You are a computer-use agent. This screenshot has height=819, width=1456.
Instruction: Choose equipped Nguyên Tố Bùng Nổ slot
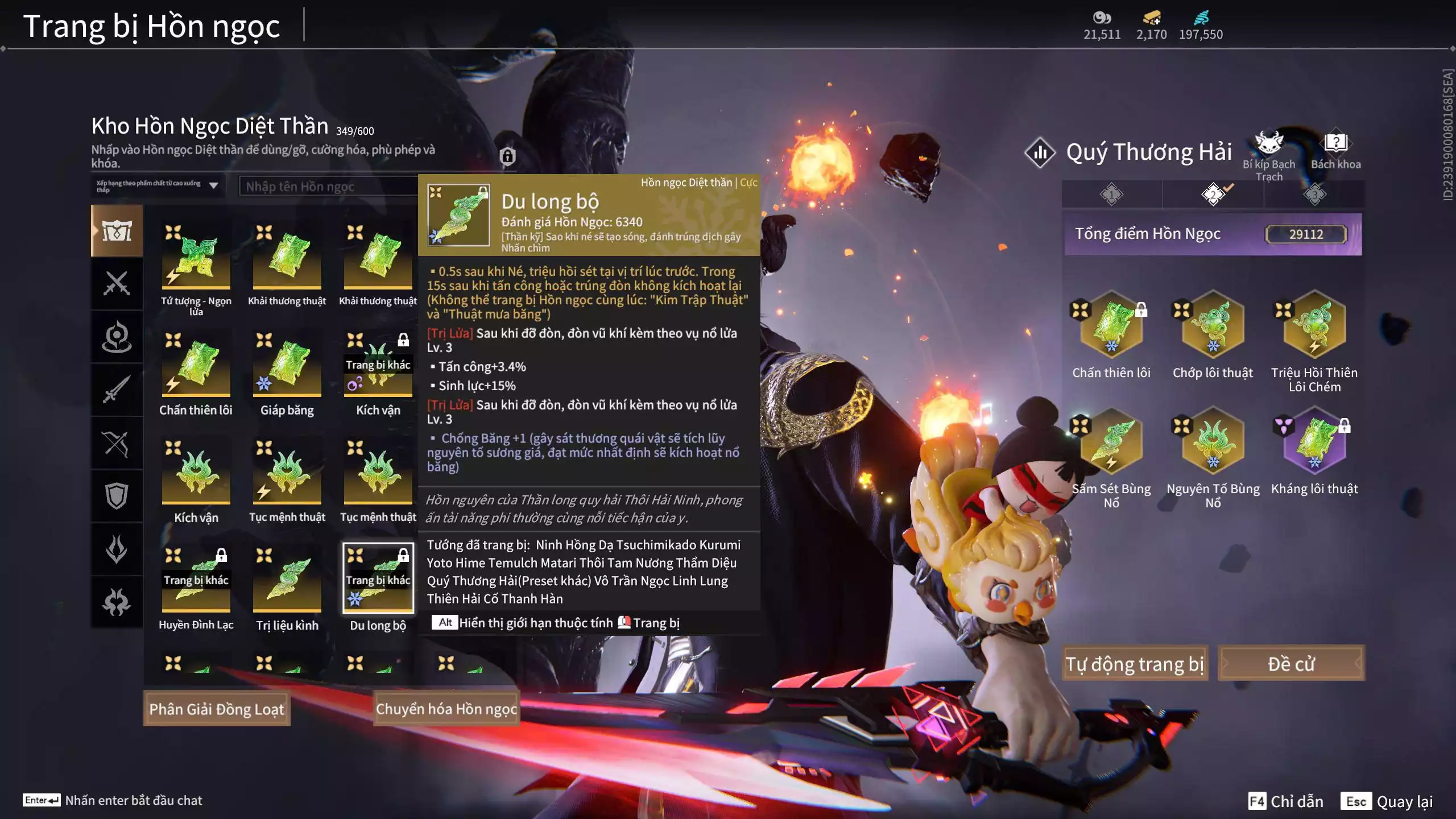pyautogui.click(x=1213, y=441)
